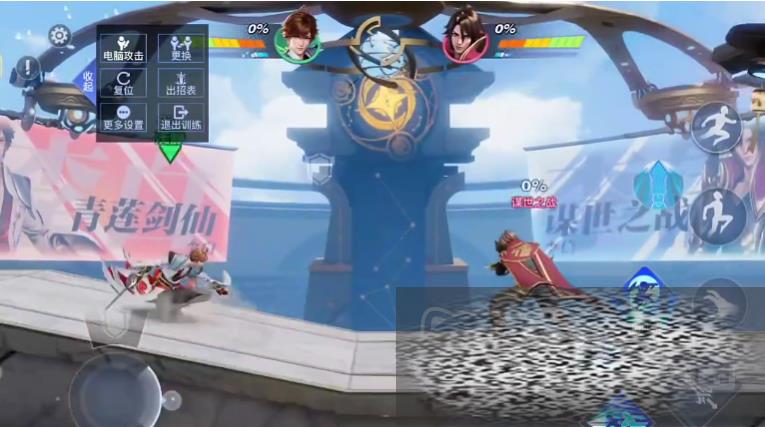Exit training via 退出训练
Image resolution: width=765 pixels, height=427 pixels.
(x=181, y=118)
